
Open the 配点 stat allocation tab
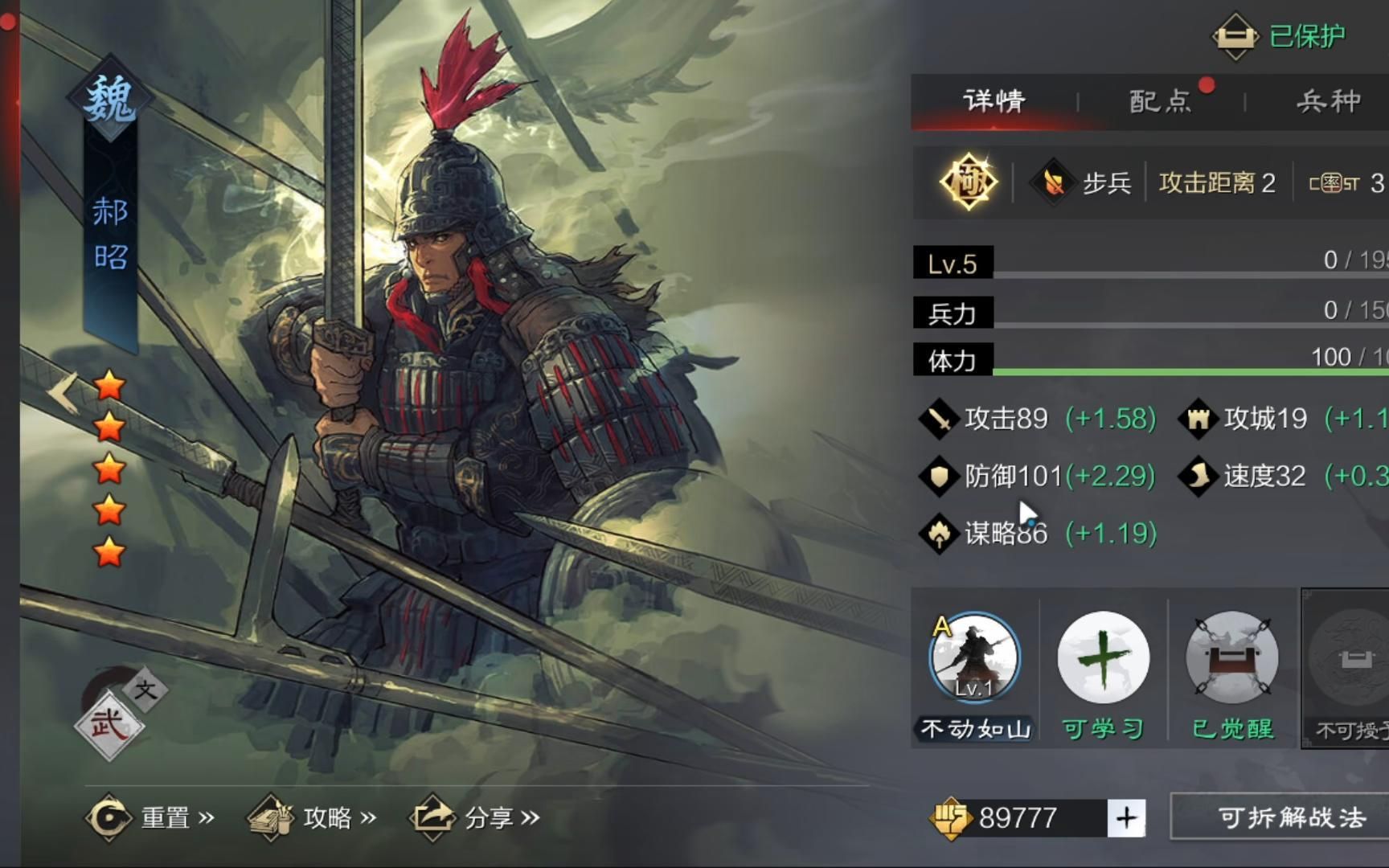[x=1160, y=101]
